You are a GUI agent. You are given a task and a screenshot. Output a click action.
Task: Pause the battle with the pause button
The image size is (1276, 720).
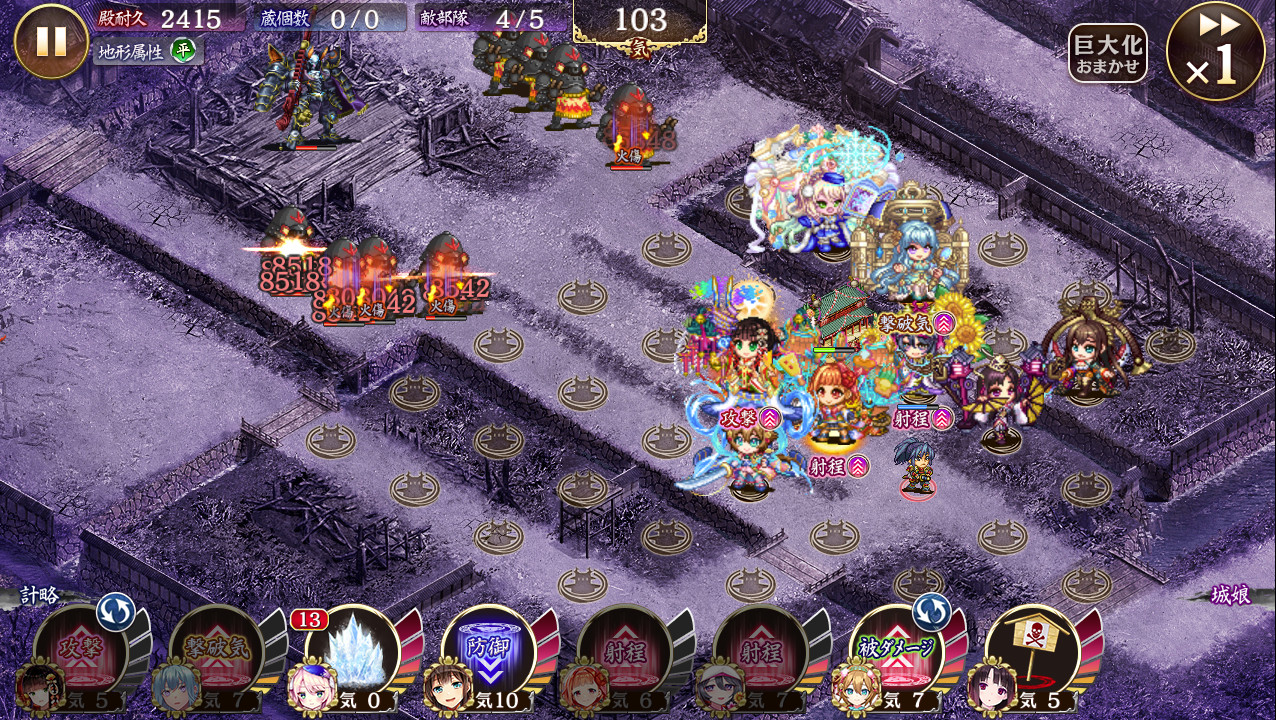51,42
